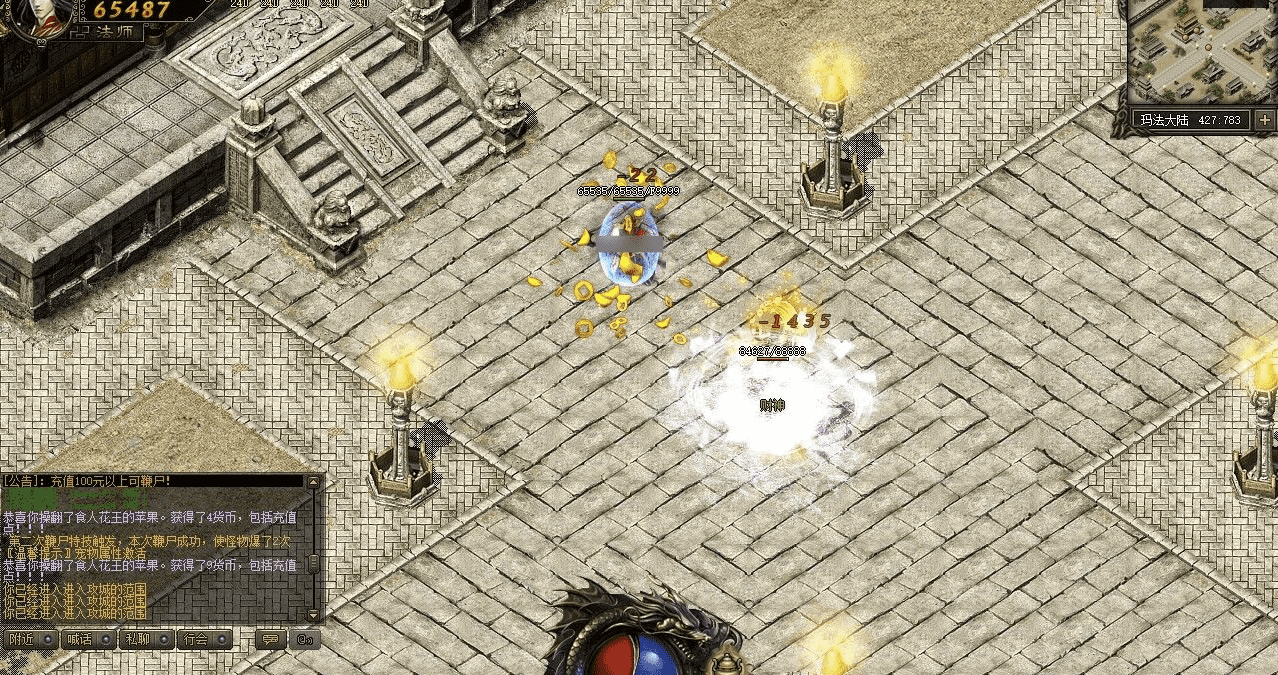
Task: Click the chat scrollbar handle
Action: click(x=315, y=563)
